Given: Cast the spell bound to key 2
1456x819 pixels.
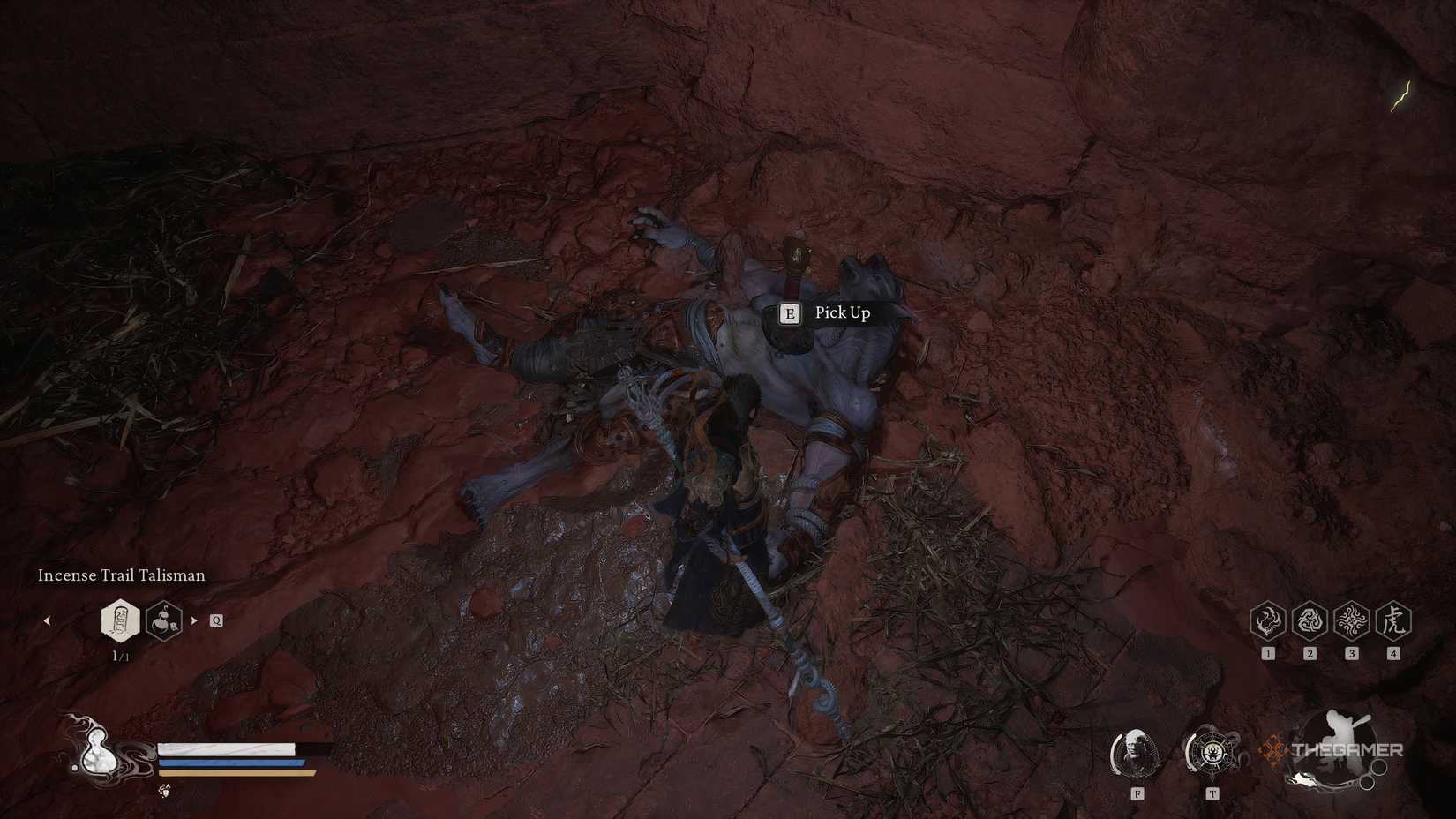Looking at the screenshot, I should pyautogui.click(x=1309, y=620).
